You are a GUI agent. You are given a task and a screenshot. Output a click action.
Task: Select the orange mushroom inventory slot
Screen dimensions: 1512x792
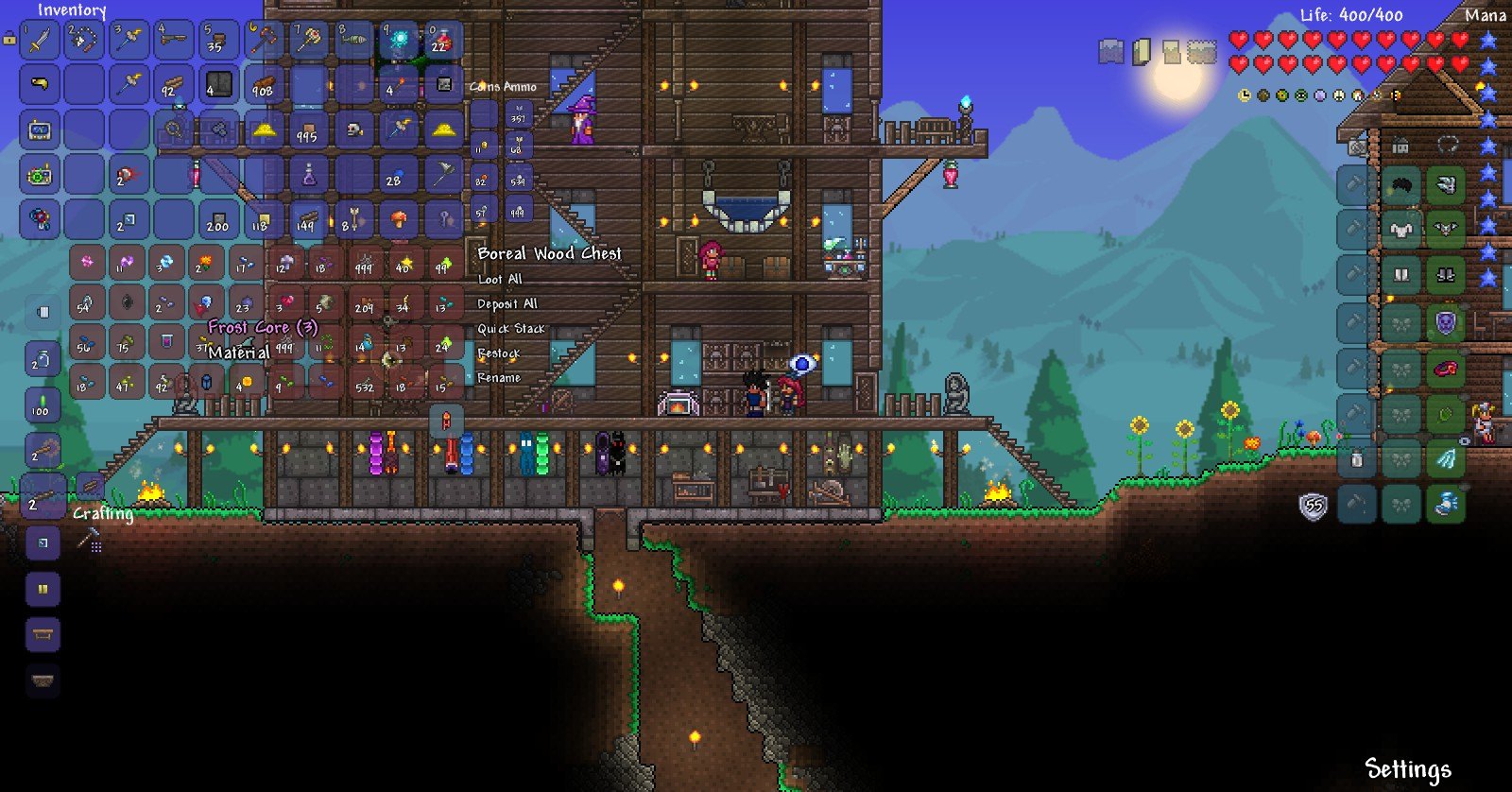point(399,219)
